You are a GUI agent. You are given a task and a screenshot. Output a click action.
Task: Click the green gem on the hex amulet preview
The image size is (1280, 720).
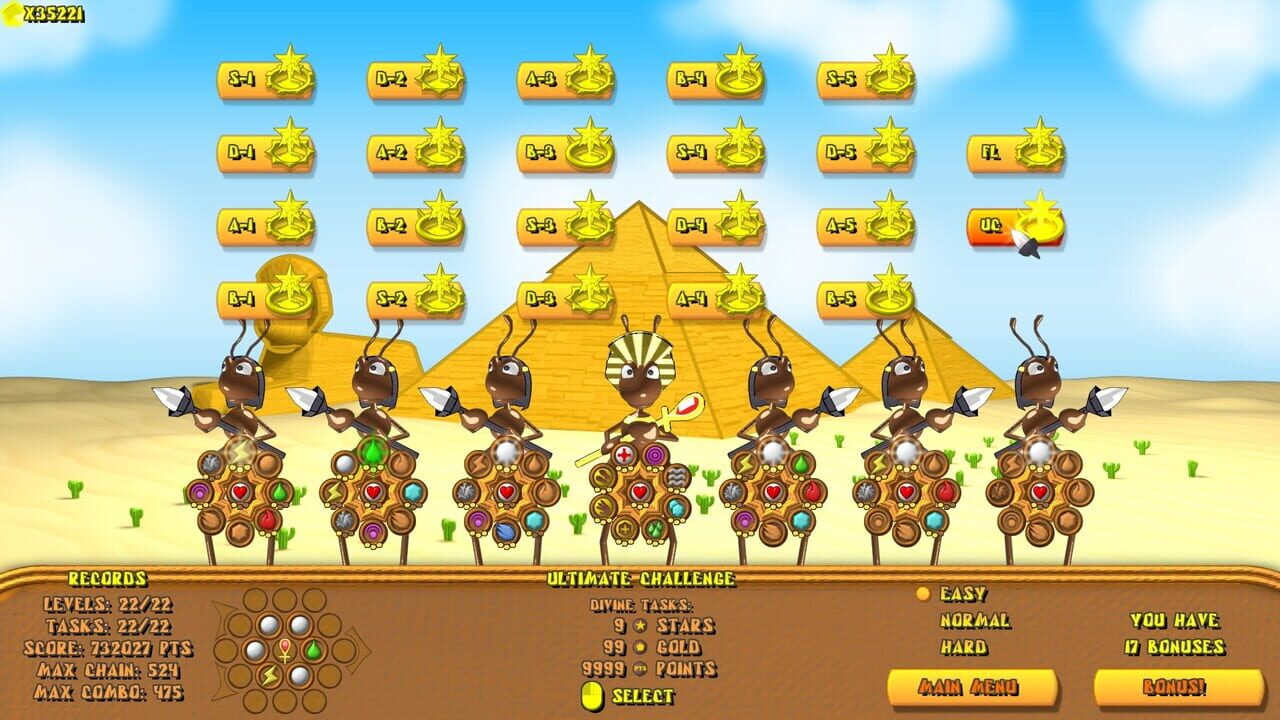coord(313,650)
